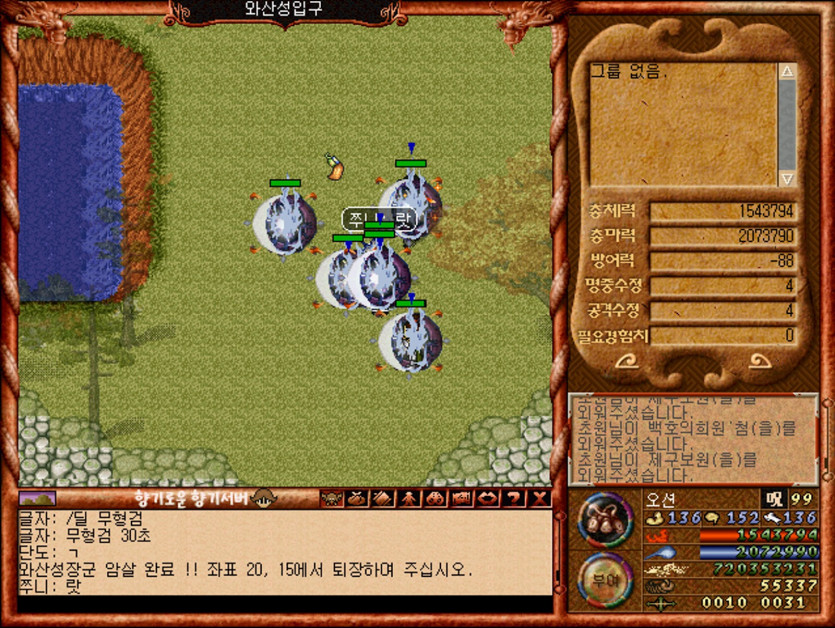
Task: Go to the previous status panel page
Action: coord(628,362)
